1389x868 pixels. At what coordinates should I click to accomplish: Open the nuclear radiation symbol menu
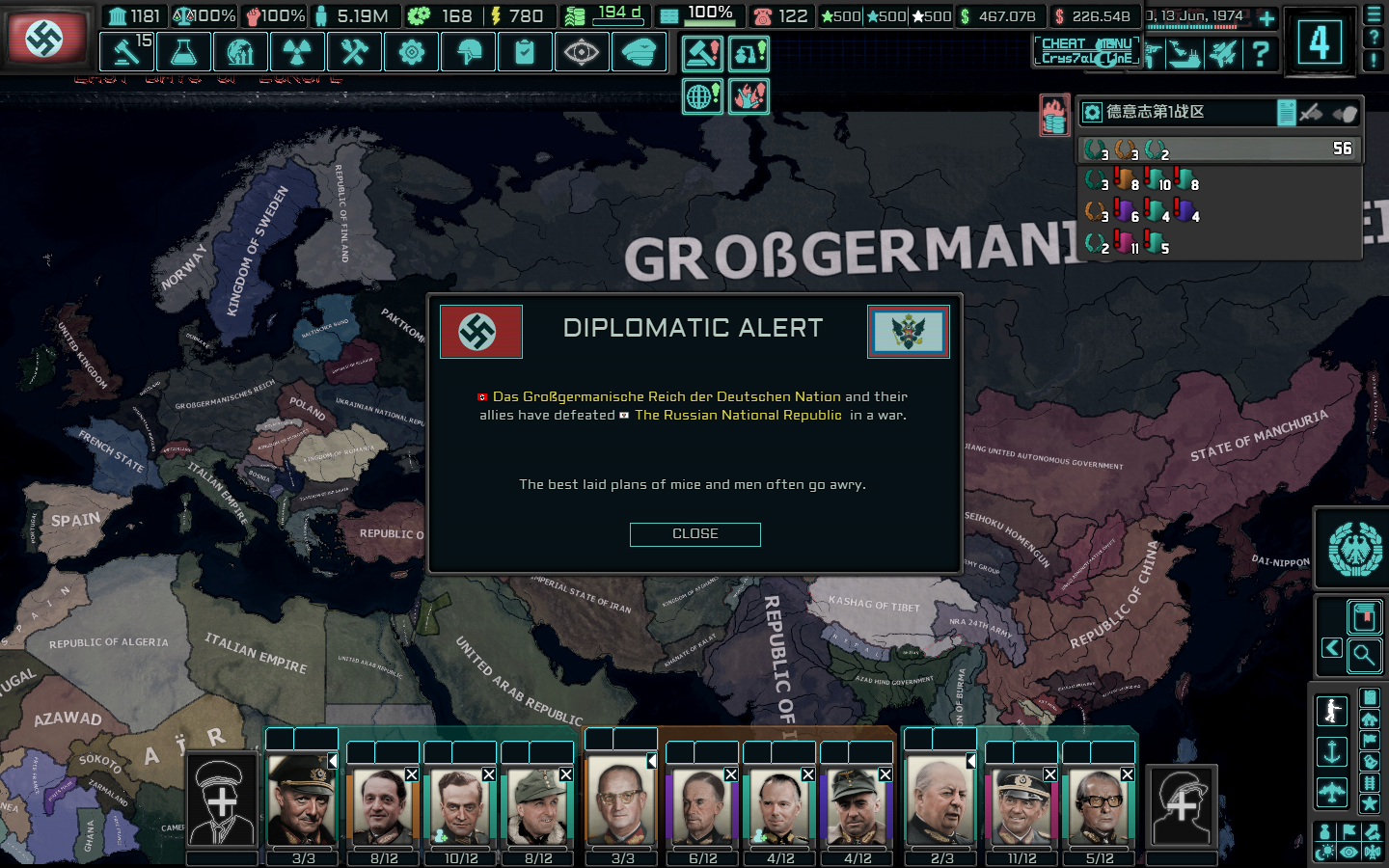click(297, 52)
